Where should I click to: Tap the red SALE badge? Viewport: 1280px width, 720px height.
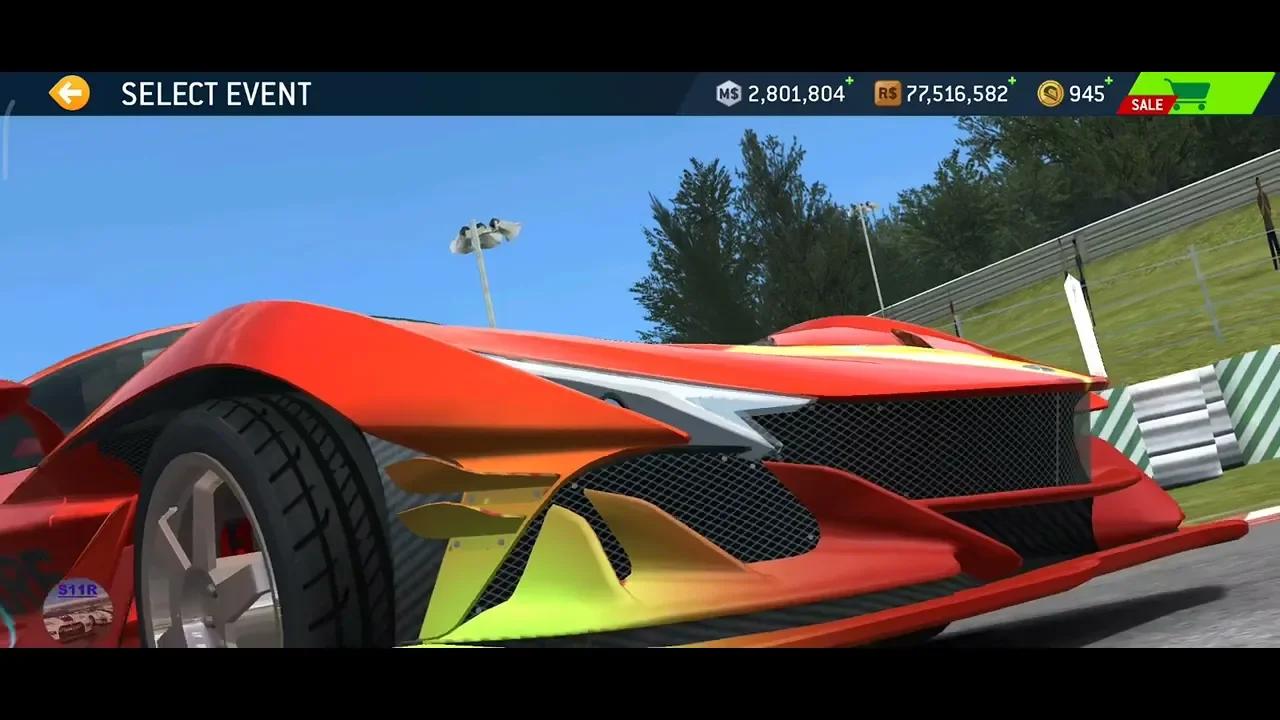coord(1146,104)
